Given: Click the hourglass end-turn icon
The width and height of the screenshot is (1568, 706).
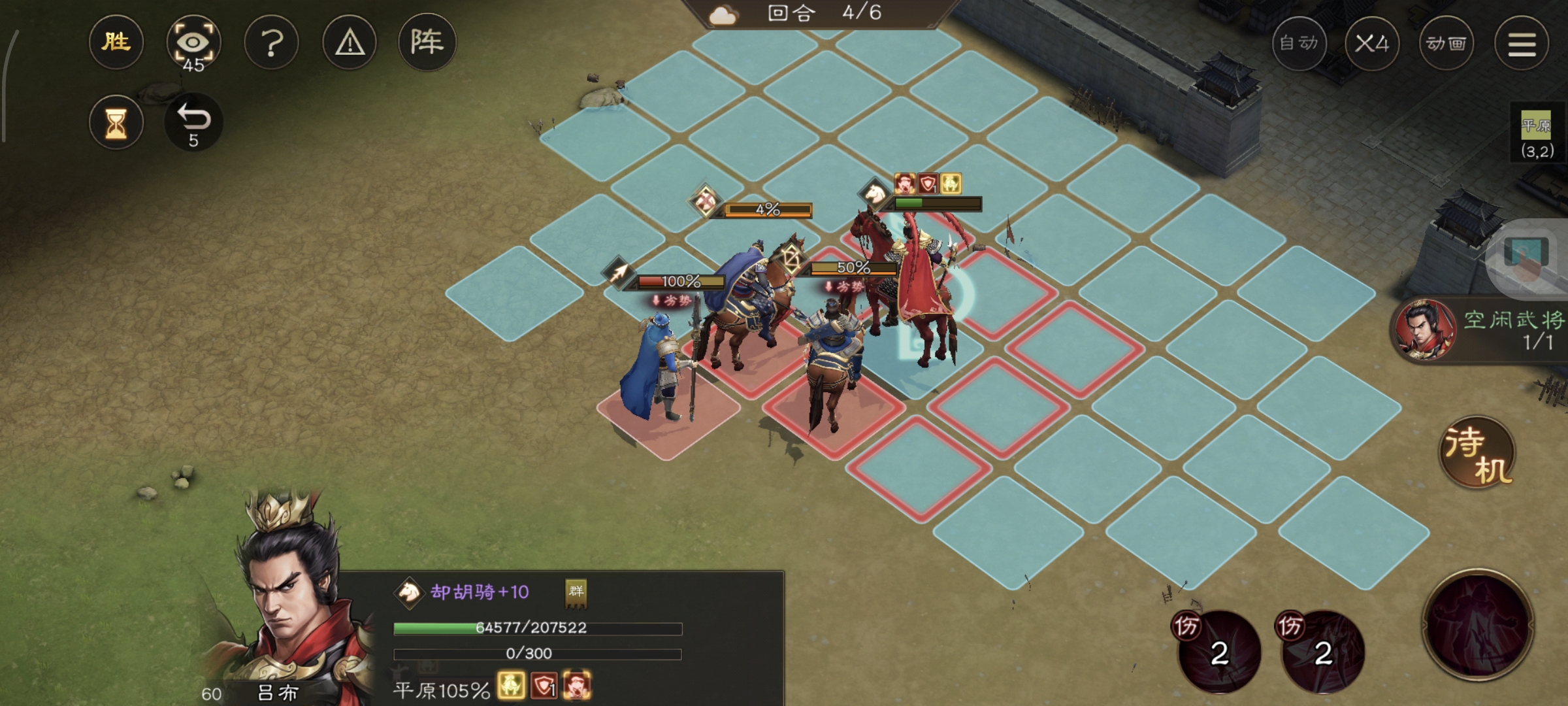Looking at the screenshot, I should pyautogui.click(x=116, y=123).
